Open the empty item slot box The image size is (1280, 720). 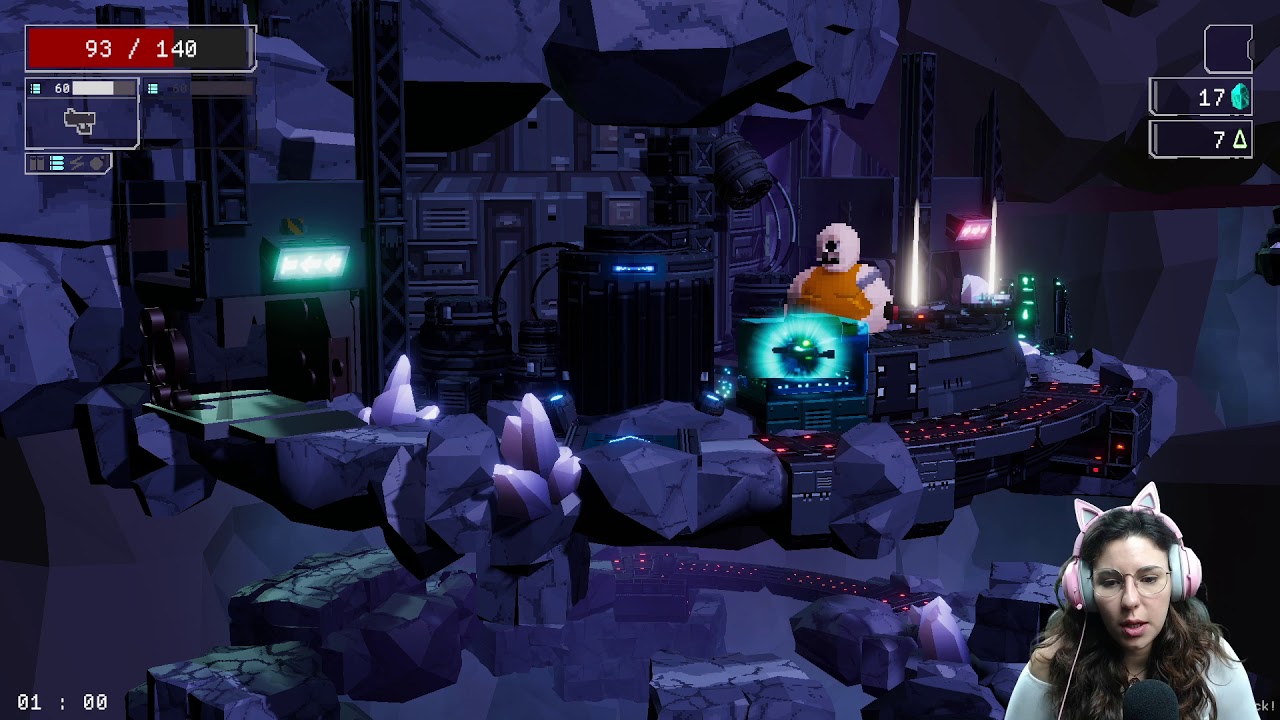(x=1227, y=49)
